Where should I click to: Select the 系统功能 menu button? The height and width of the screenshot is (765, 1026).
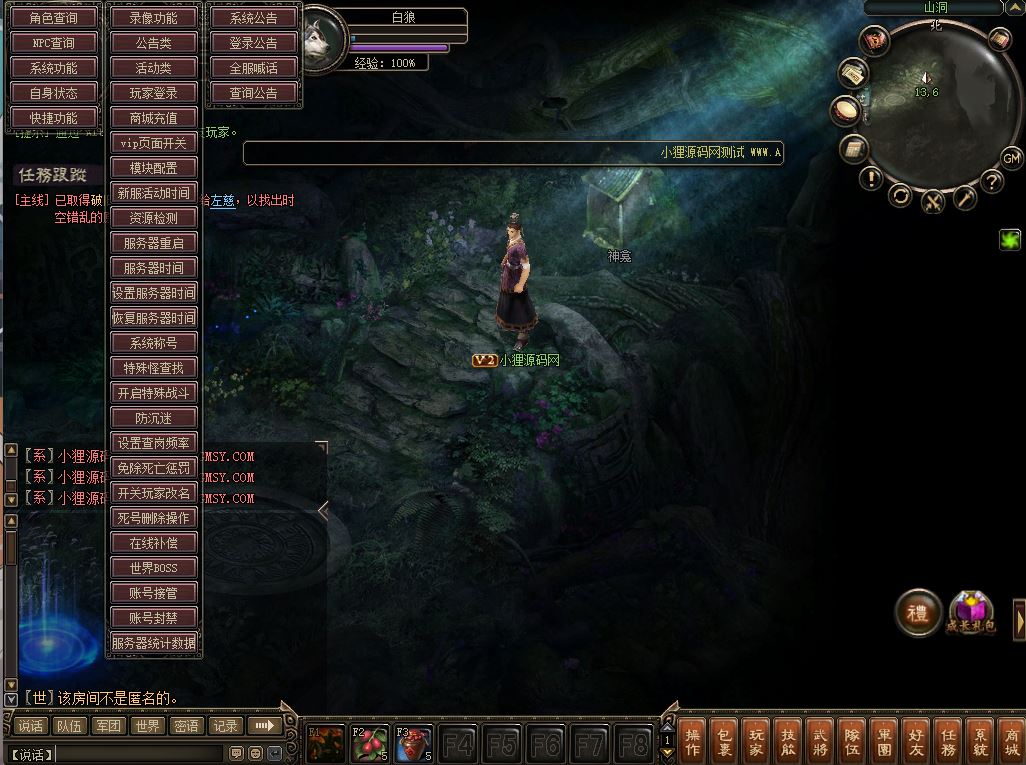pyautogui.click(x=55, y=68)
